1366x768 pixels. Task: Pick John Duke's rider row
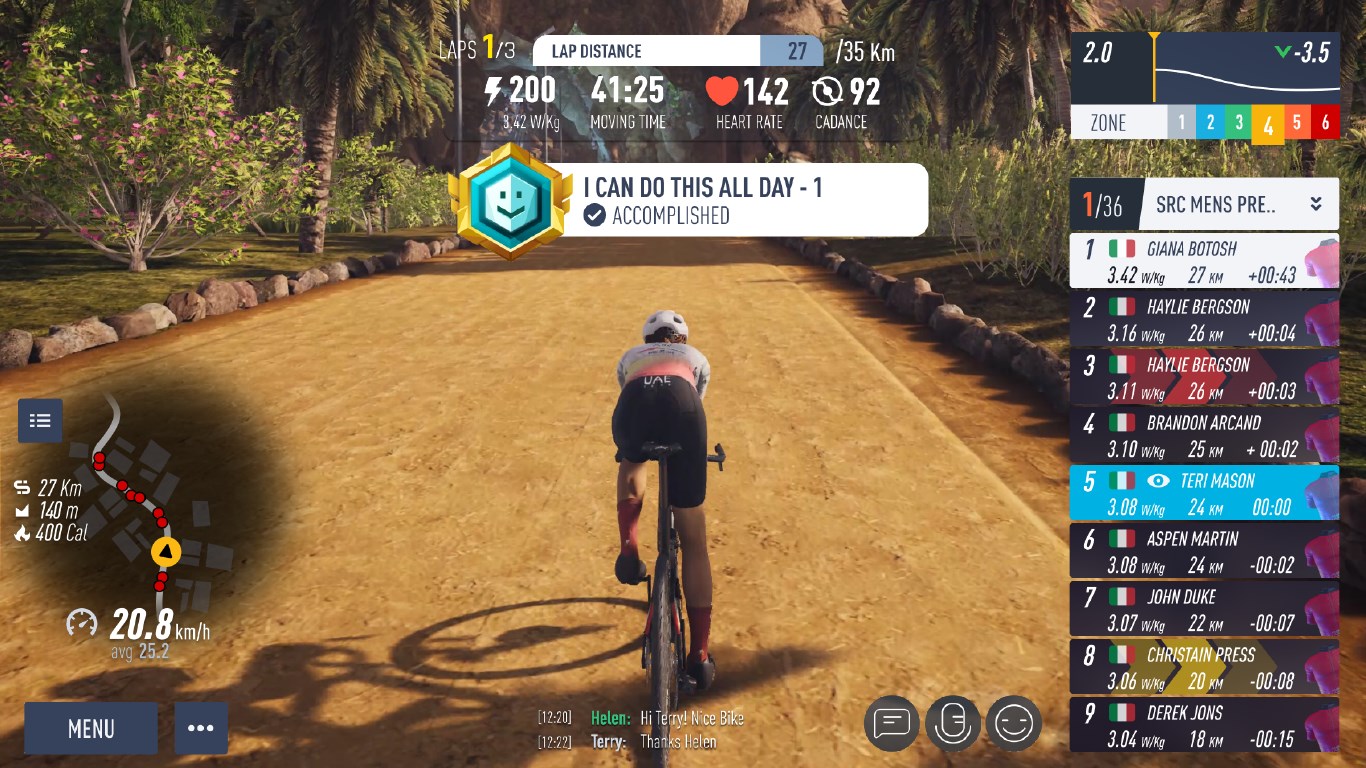click(1204, 609)
